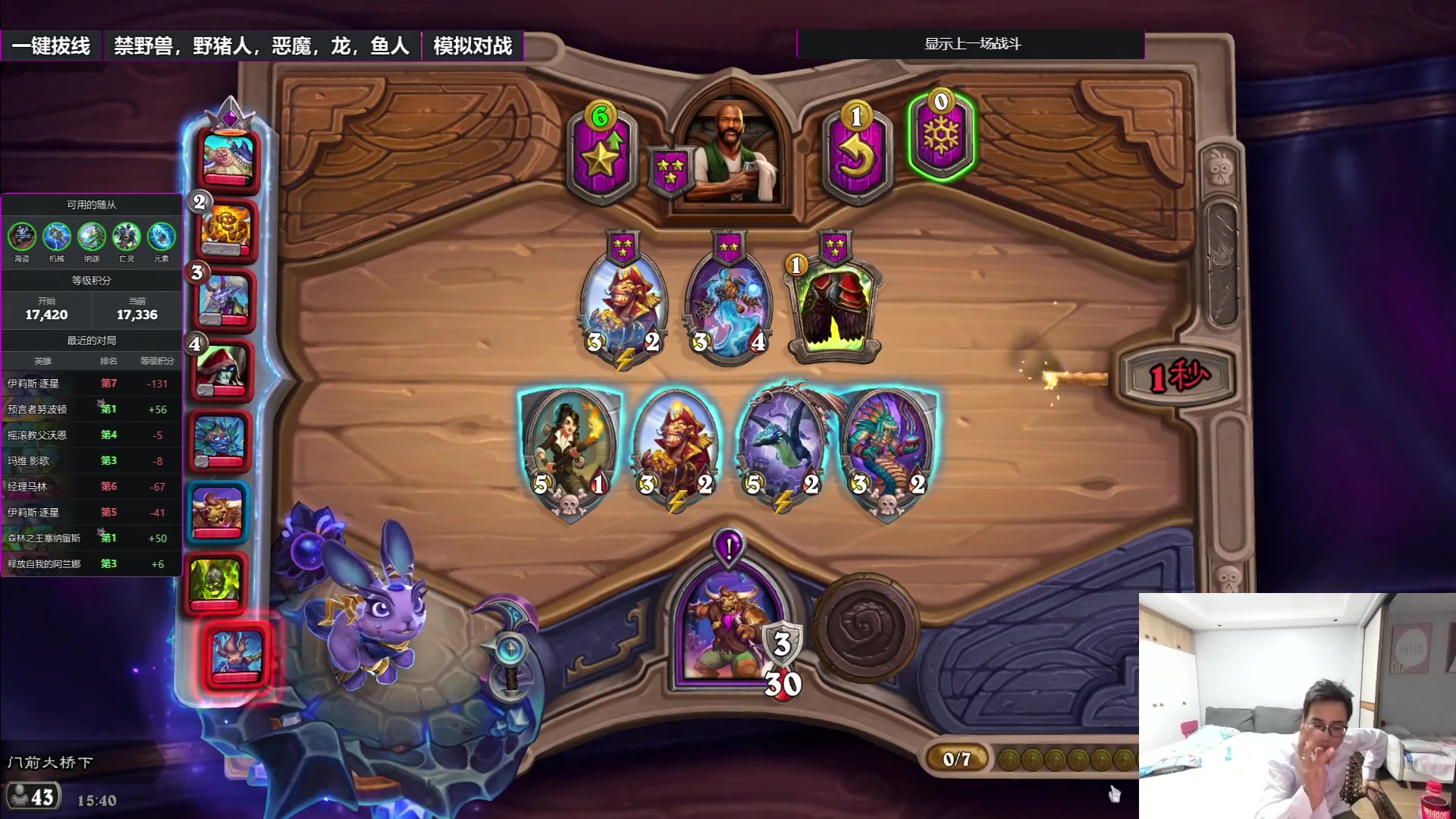The height and width of the screenshot is (819, 1456).
Task: Inspect the green orc leaderboard portrait
Action: point(216,582)
